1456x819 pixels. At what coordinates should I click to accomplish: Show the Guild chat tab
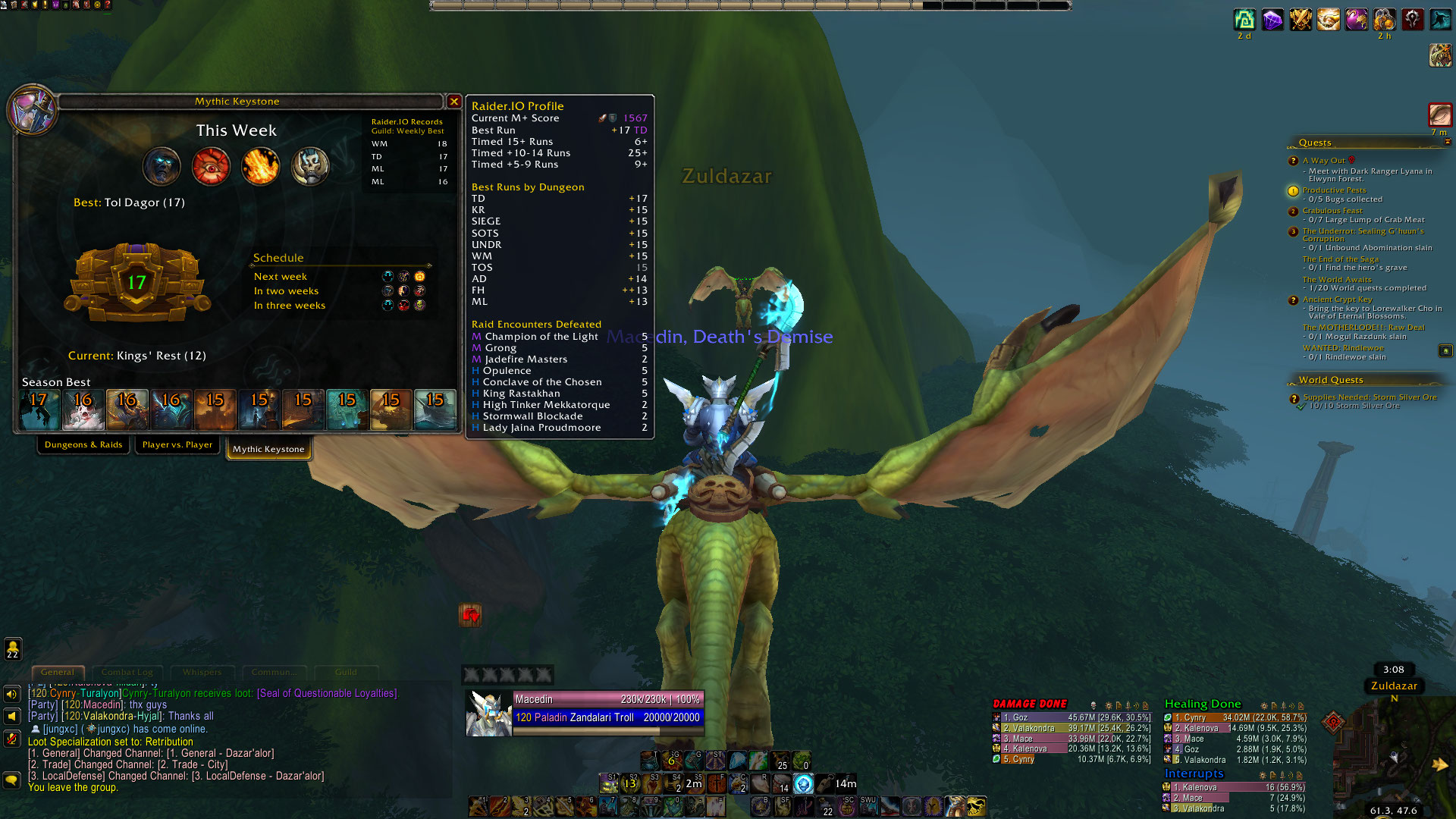tap(346, 672)
